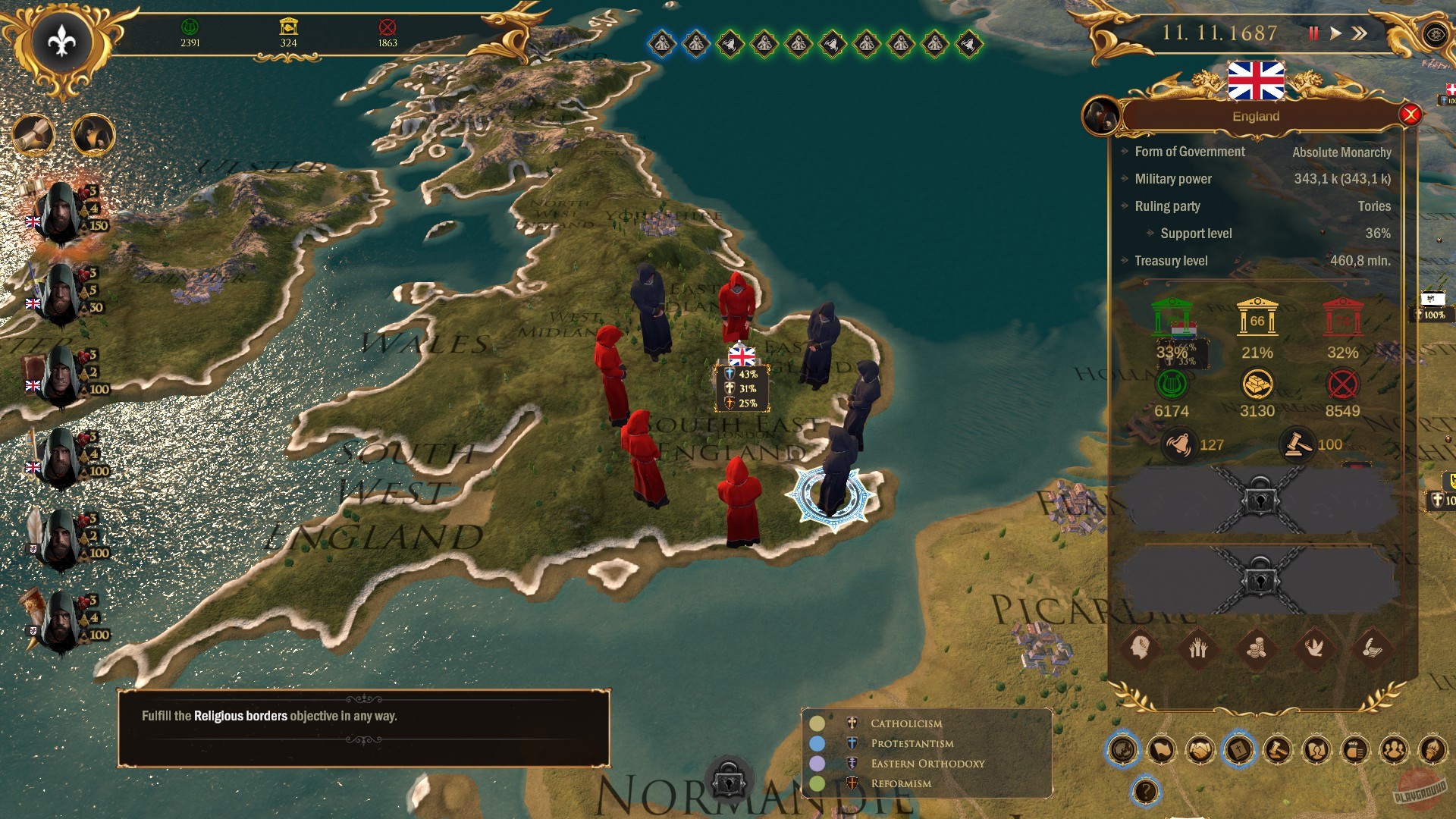Select the quill and paper action button

[x=1373, y=648]
